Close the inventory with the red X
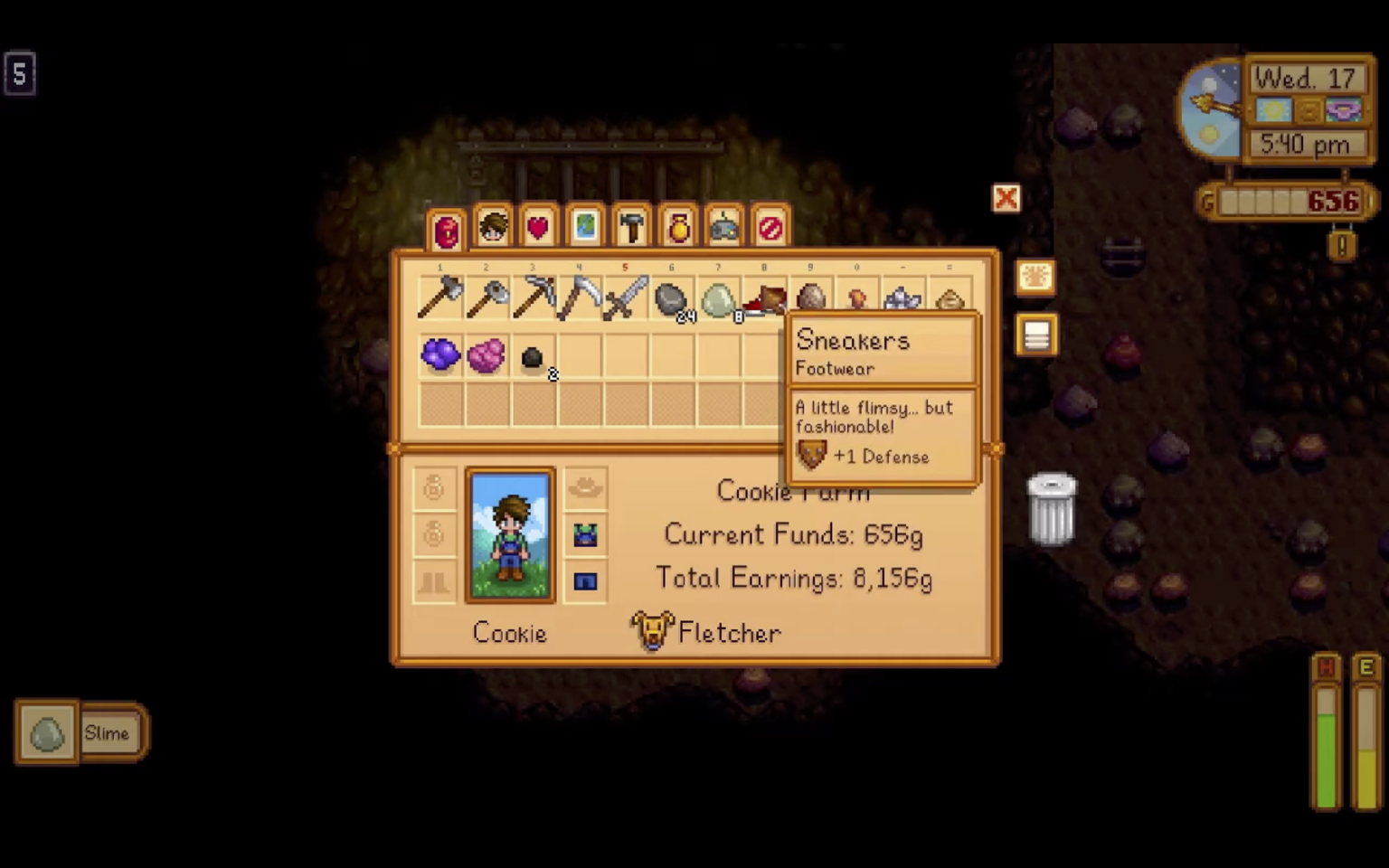Screen dimensions: 1389x868 pyautogui.click(x=1006, y=199)
